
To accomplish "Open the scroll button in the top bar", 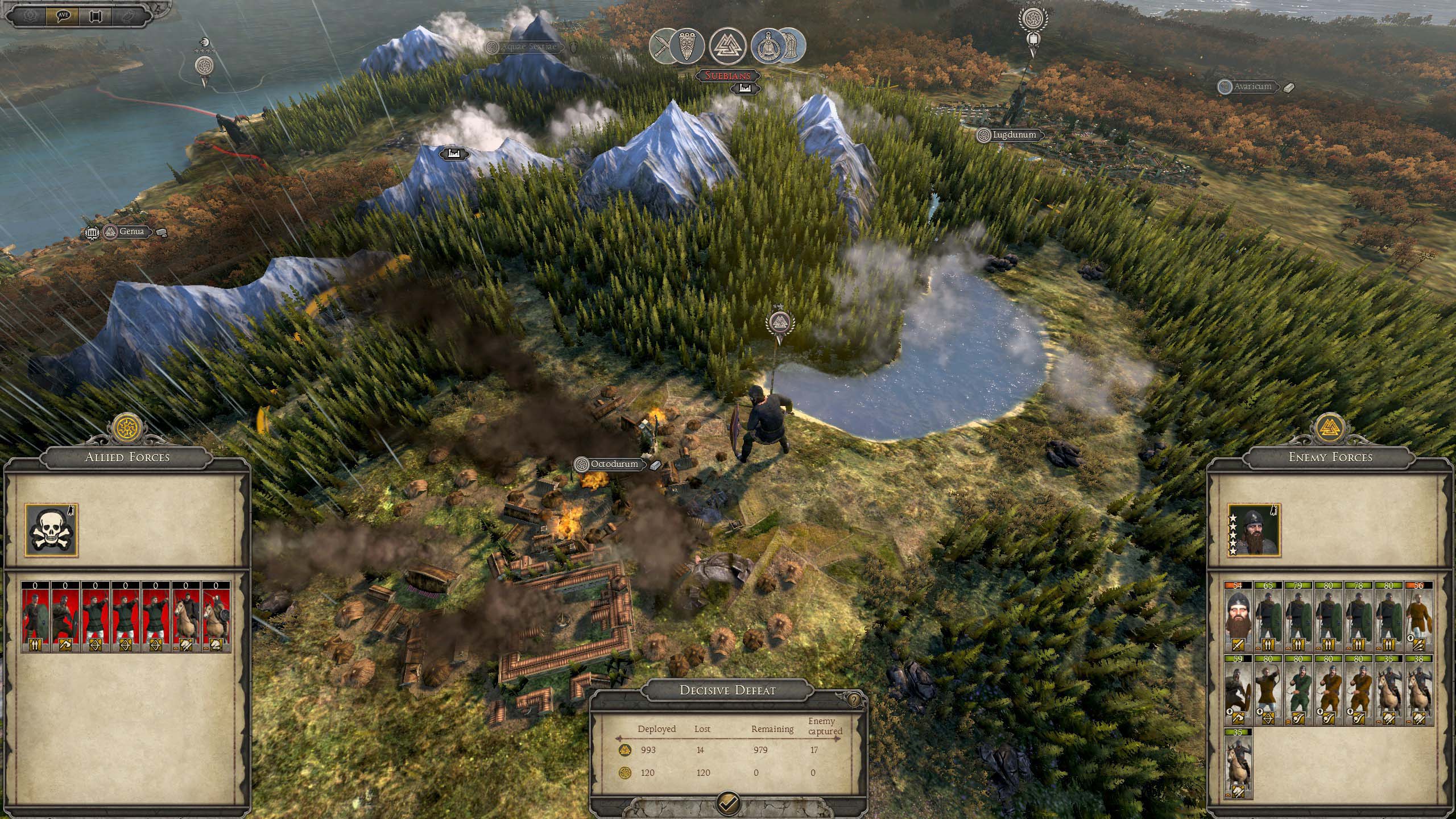I will click(95, 15).
